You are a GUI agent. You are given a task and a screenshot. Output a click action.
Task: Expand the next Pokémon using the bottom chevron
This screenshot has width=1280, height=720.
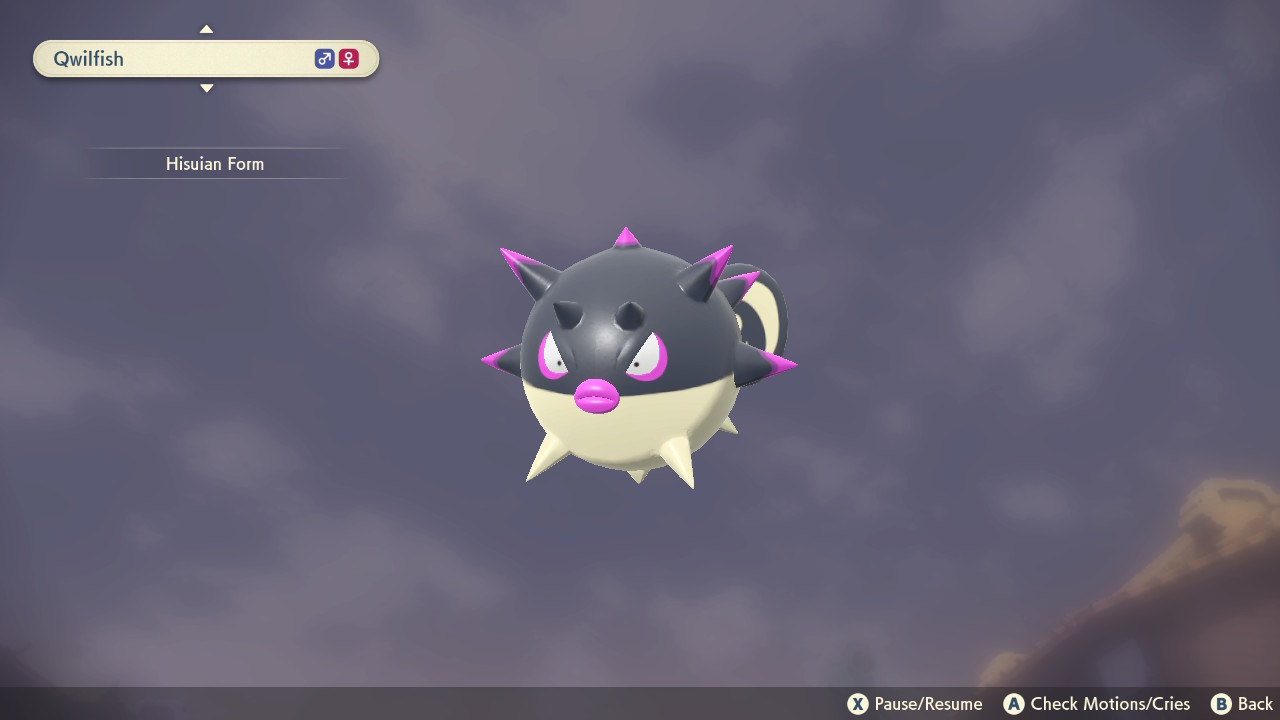206,88
